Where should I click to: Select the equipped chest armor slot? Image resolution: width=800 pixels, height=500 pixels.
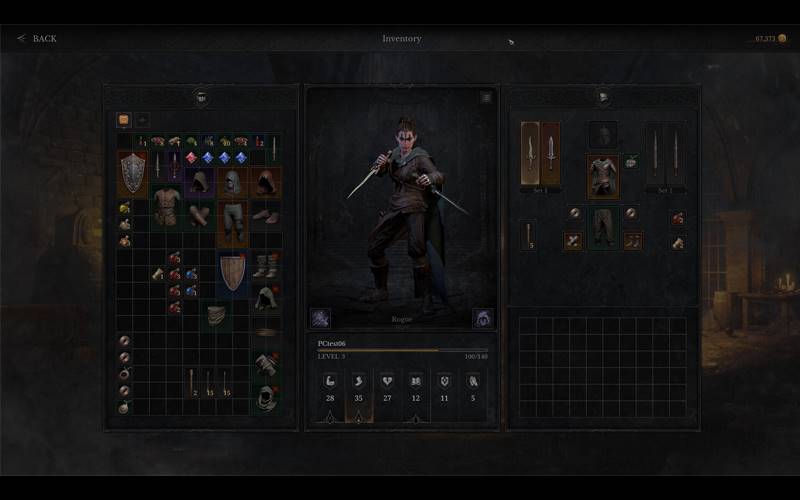[603, 175]
